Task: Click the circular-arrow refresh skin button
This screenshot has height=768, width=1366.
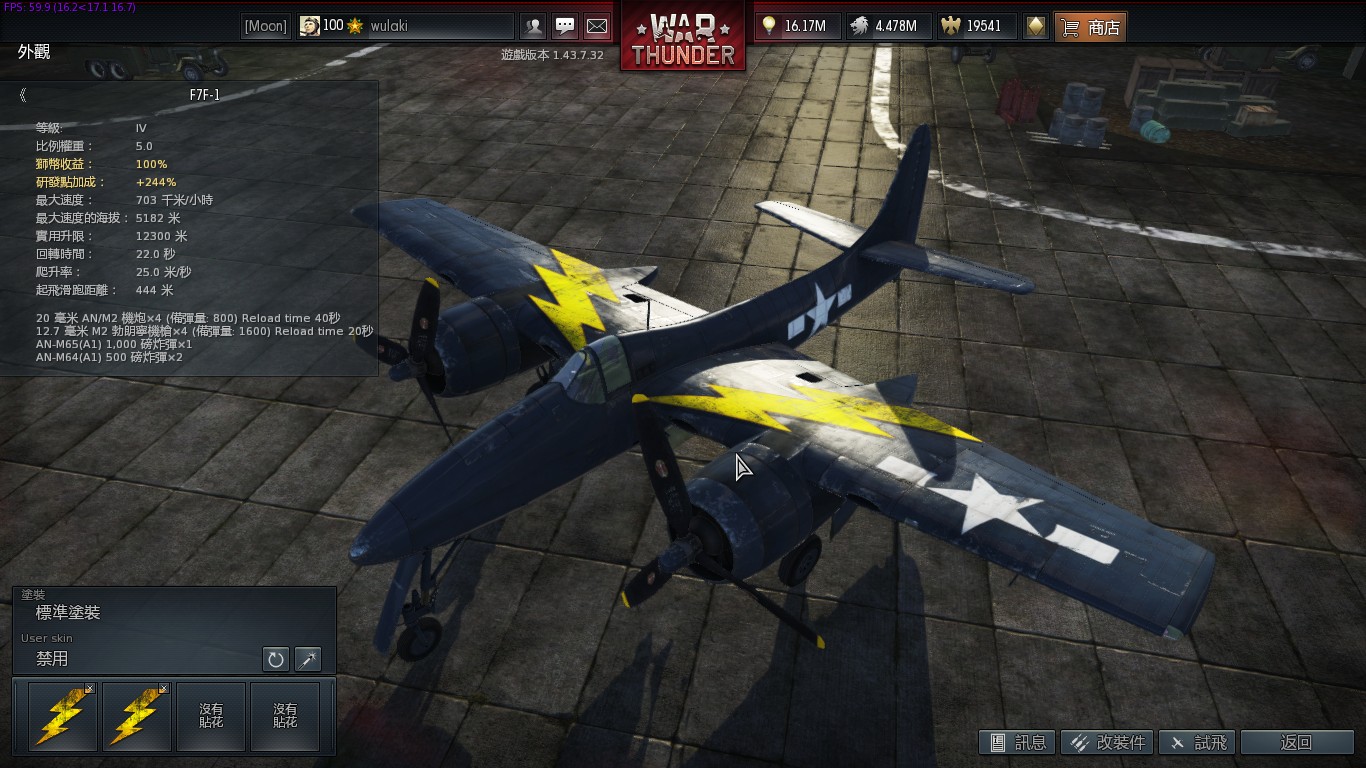Action: (x=275, y=659)
